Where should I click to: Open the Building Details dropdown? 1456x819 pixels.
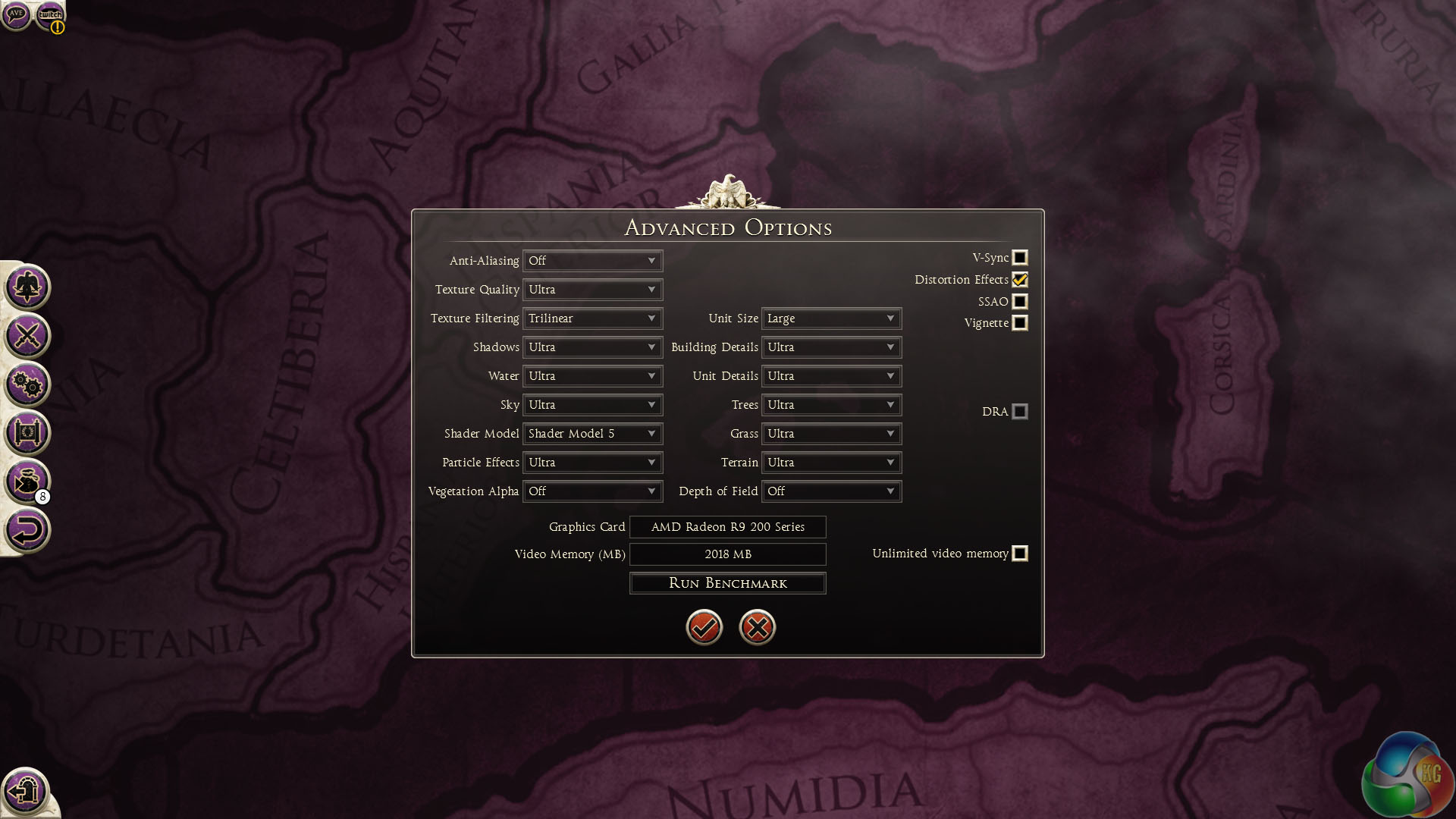coord(831,347)
